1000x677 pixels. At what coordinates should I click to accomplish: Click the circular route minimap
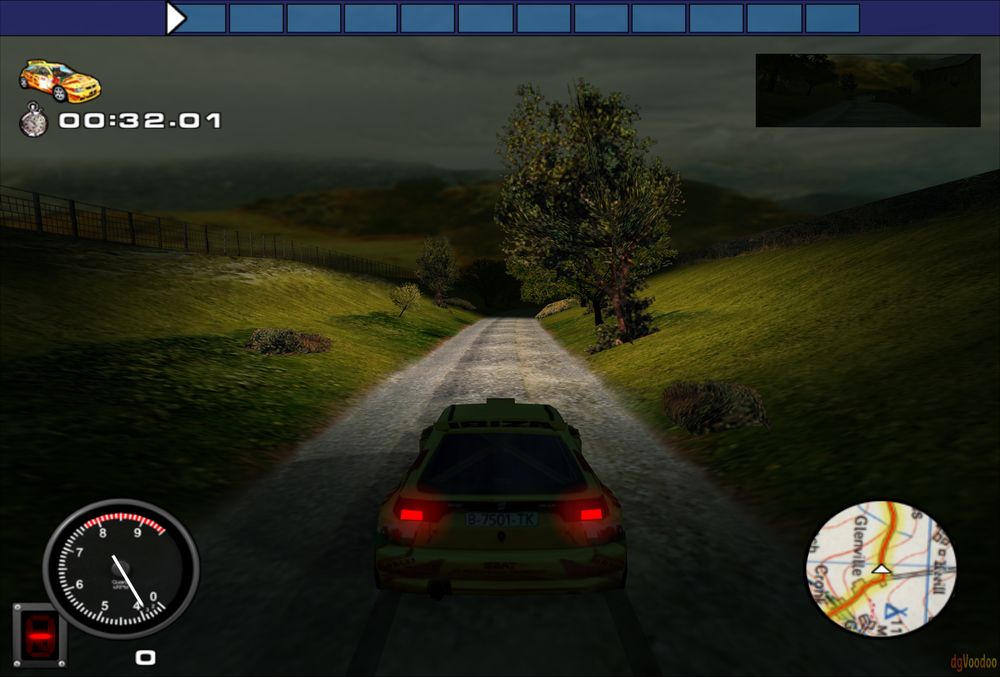pyautogui.click(x=881, y=568)
